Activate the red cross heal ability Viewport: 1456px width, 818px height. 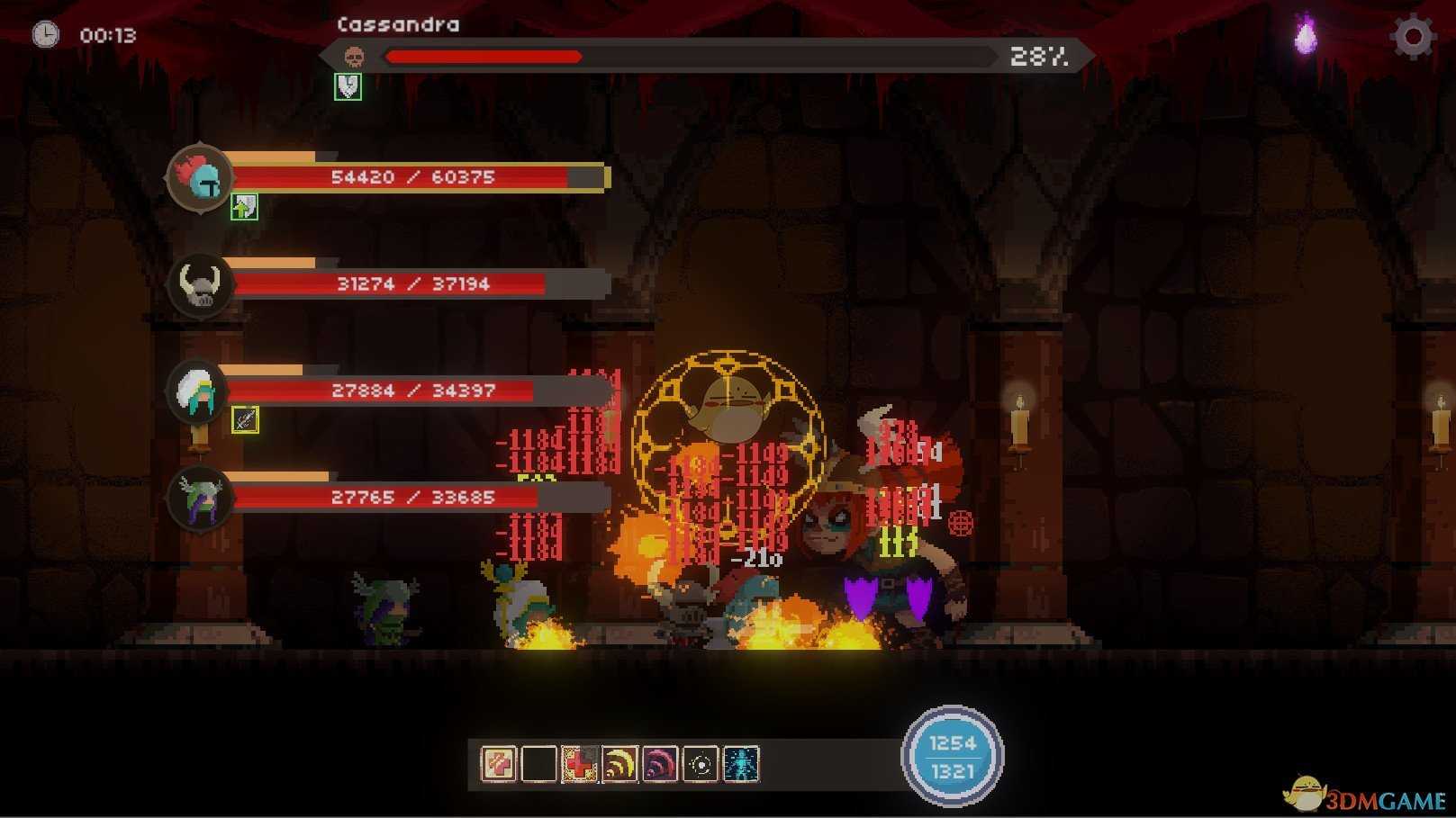click(x=579, y=765)
